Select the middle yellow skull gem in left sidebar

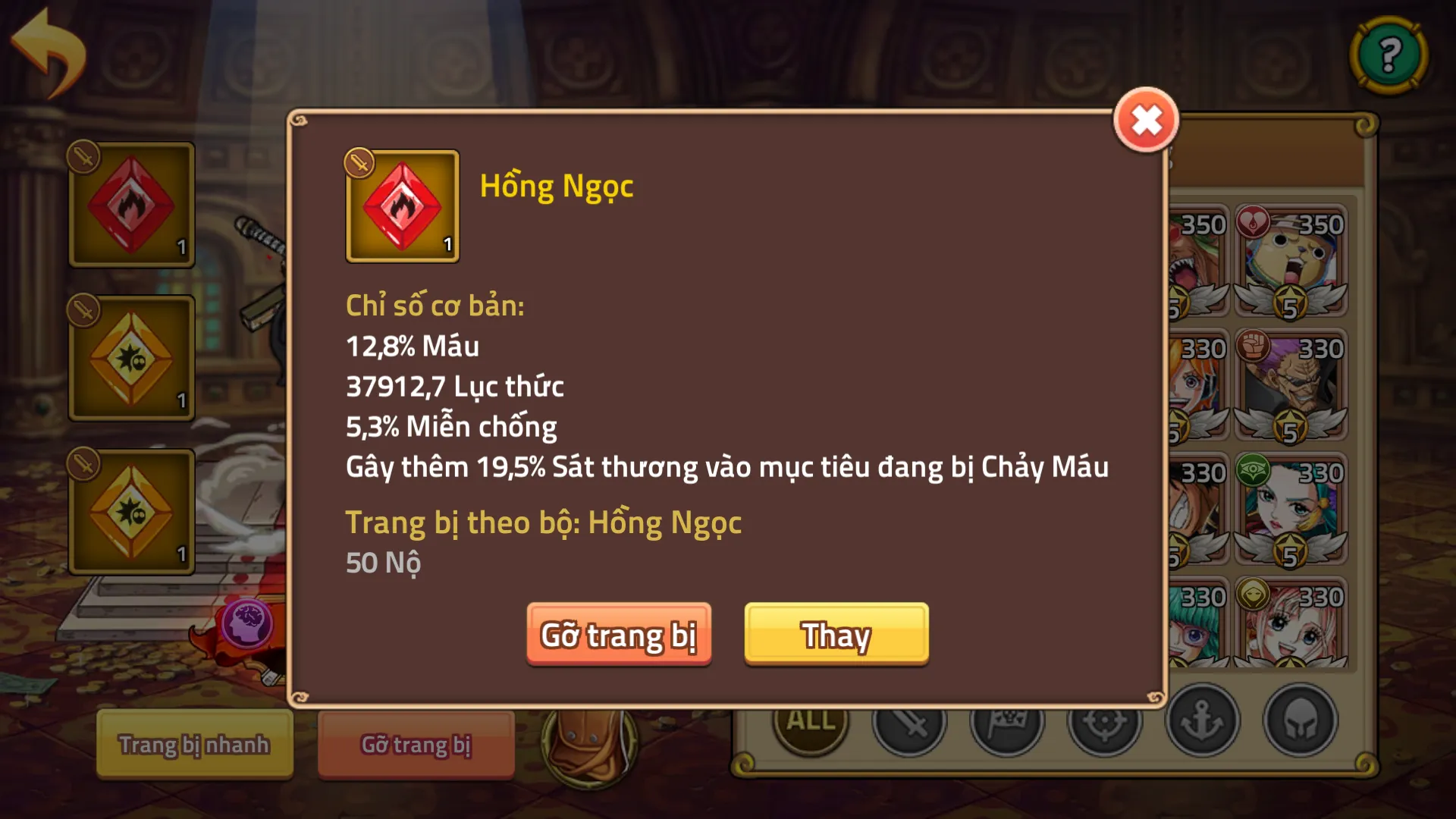click(x=130, y=356)
